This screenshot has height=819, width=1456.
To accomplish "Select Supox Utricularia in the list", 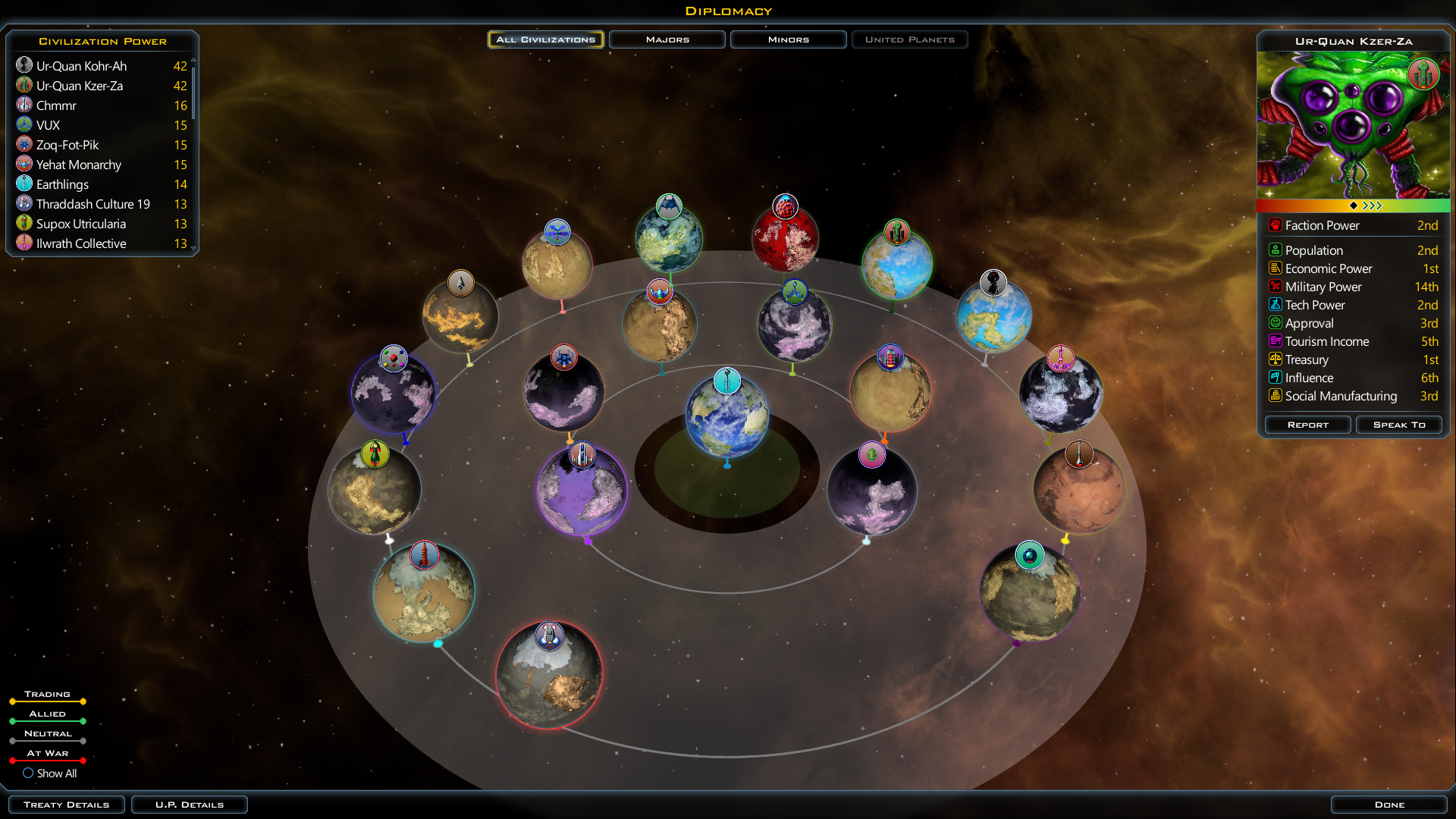I will [x=80, y=224].
